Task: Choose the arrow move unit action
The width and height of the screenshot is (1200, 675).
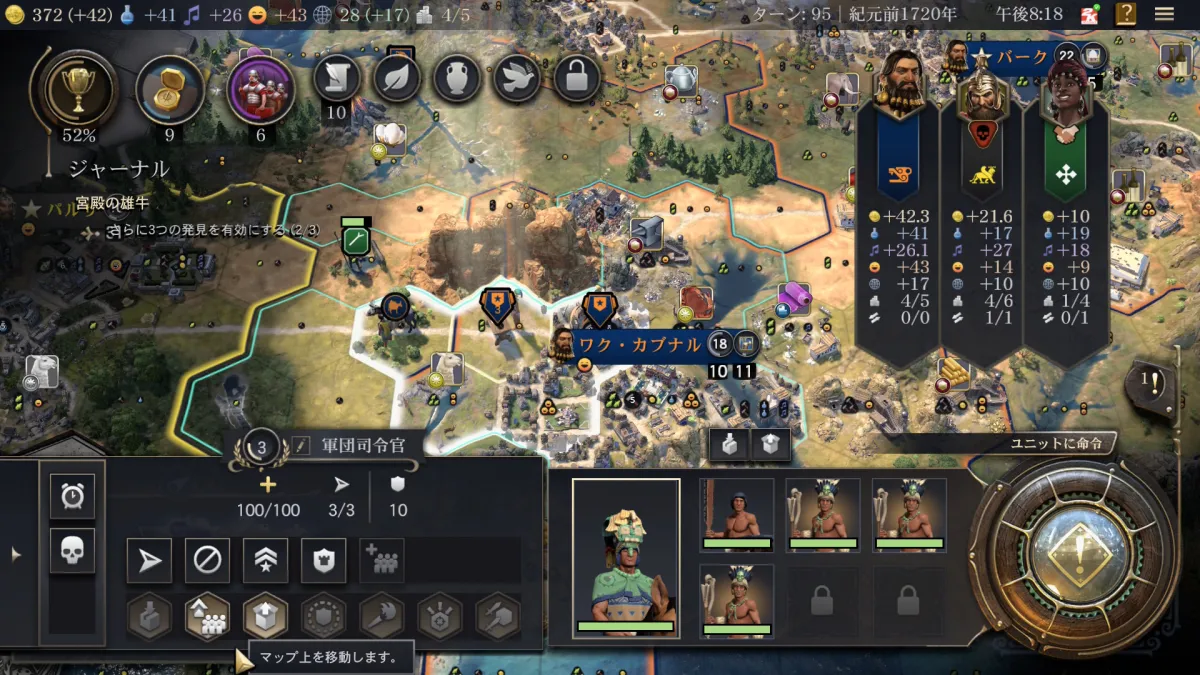Action: coord(149,561)
